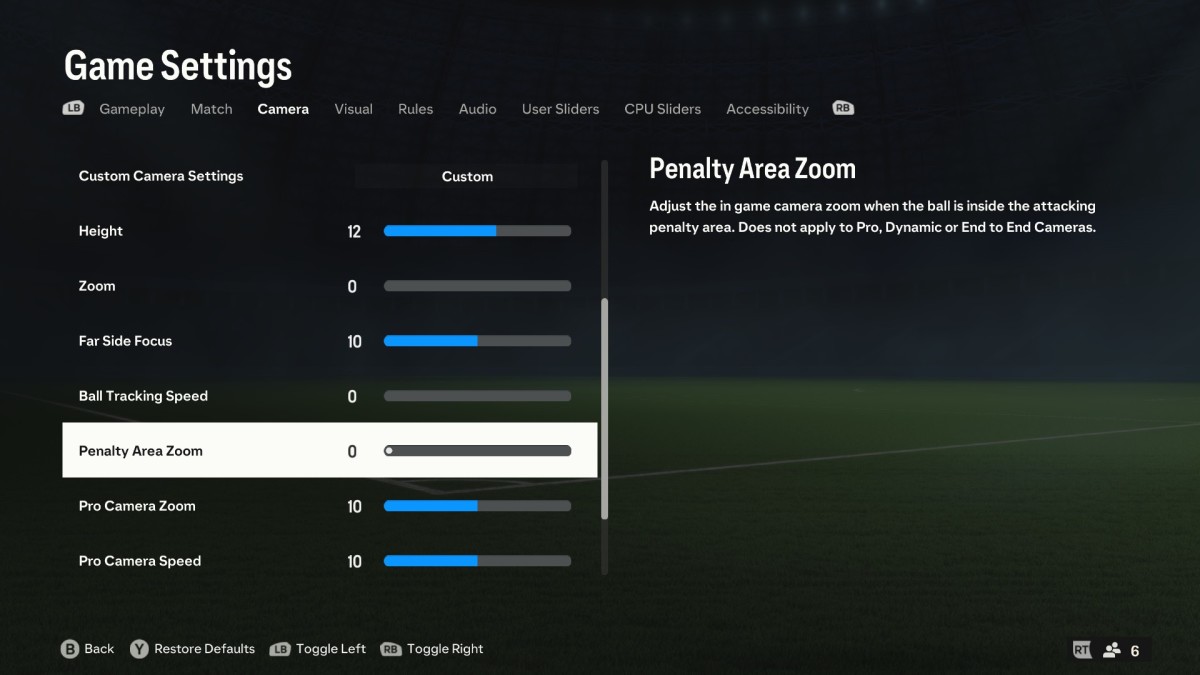
Task: Show the CPU Sliders tab
Action: pyautogui.click(x=662, y=109)
